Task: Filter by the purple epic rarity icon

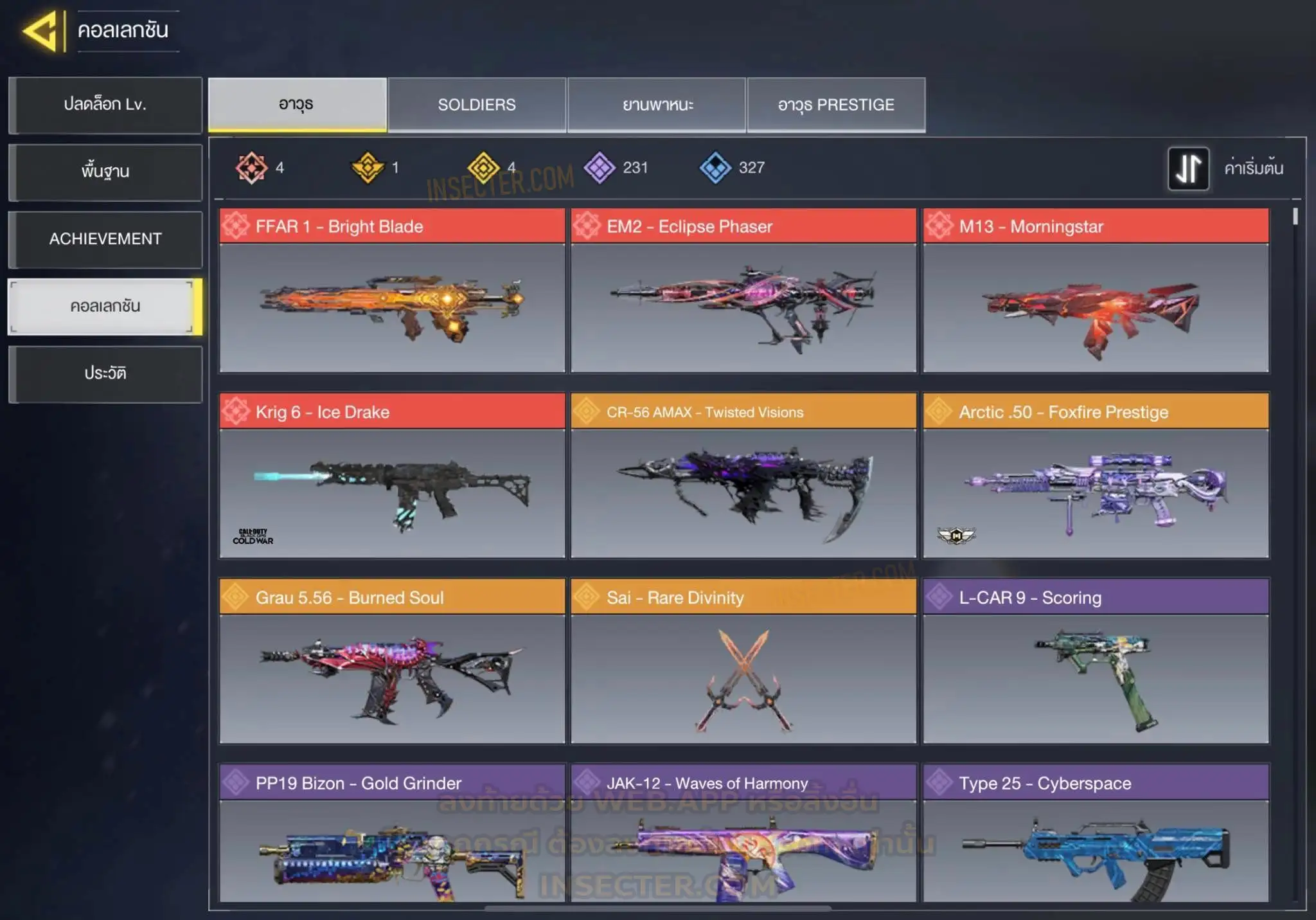Action: (x=600, y=168)
